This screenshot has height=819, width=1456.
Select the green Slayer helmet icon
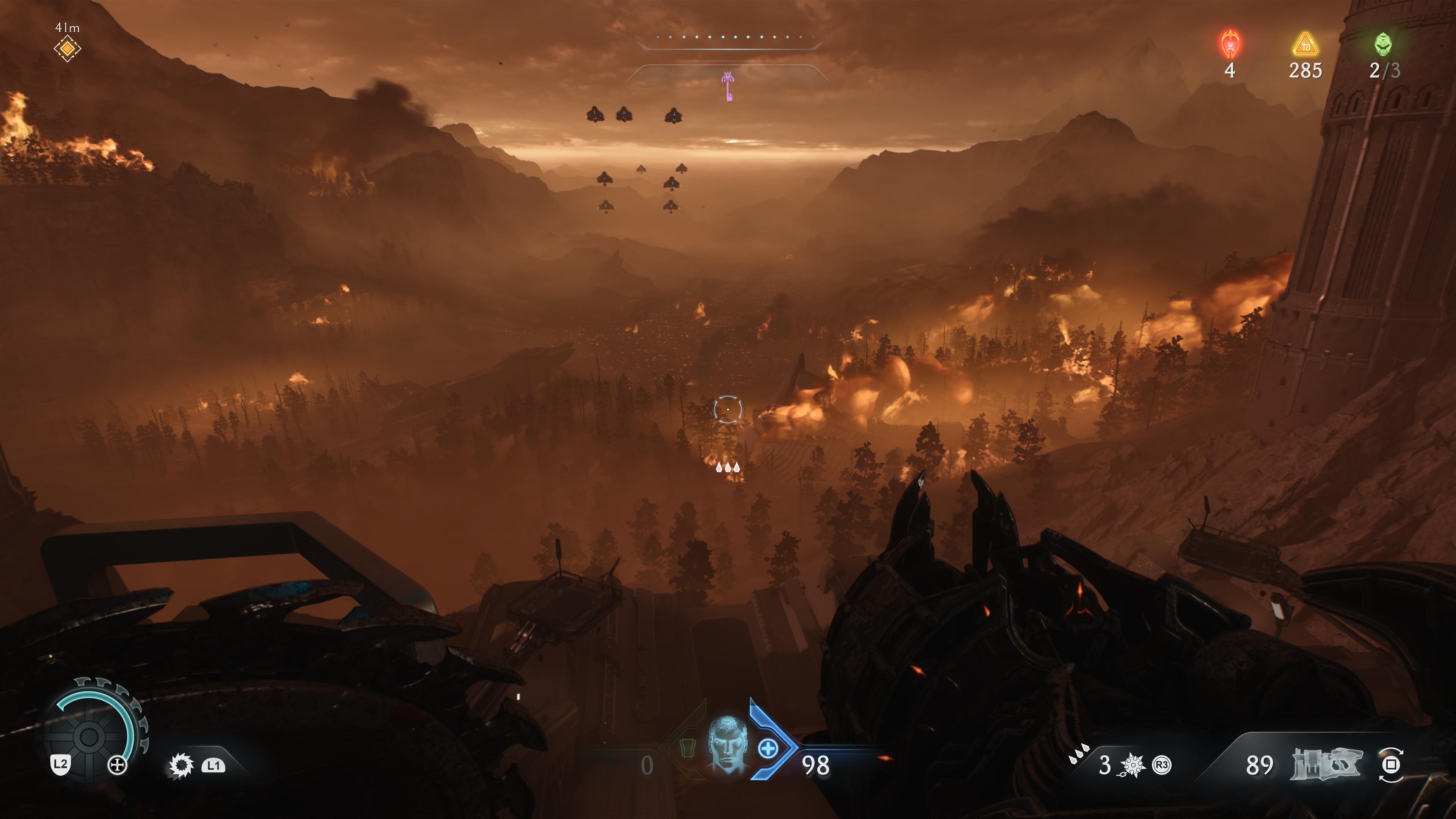(1383, 44)
